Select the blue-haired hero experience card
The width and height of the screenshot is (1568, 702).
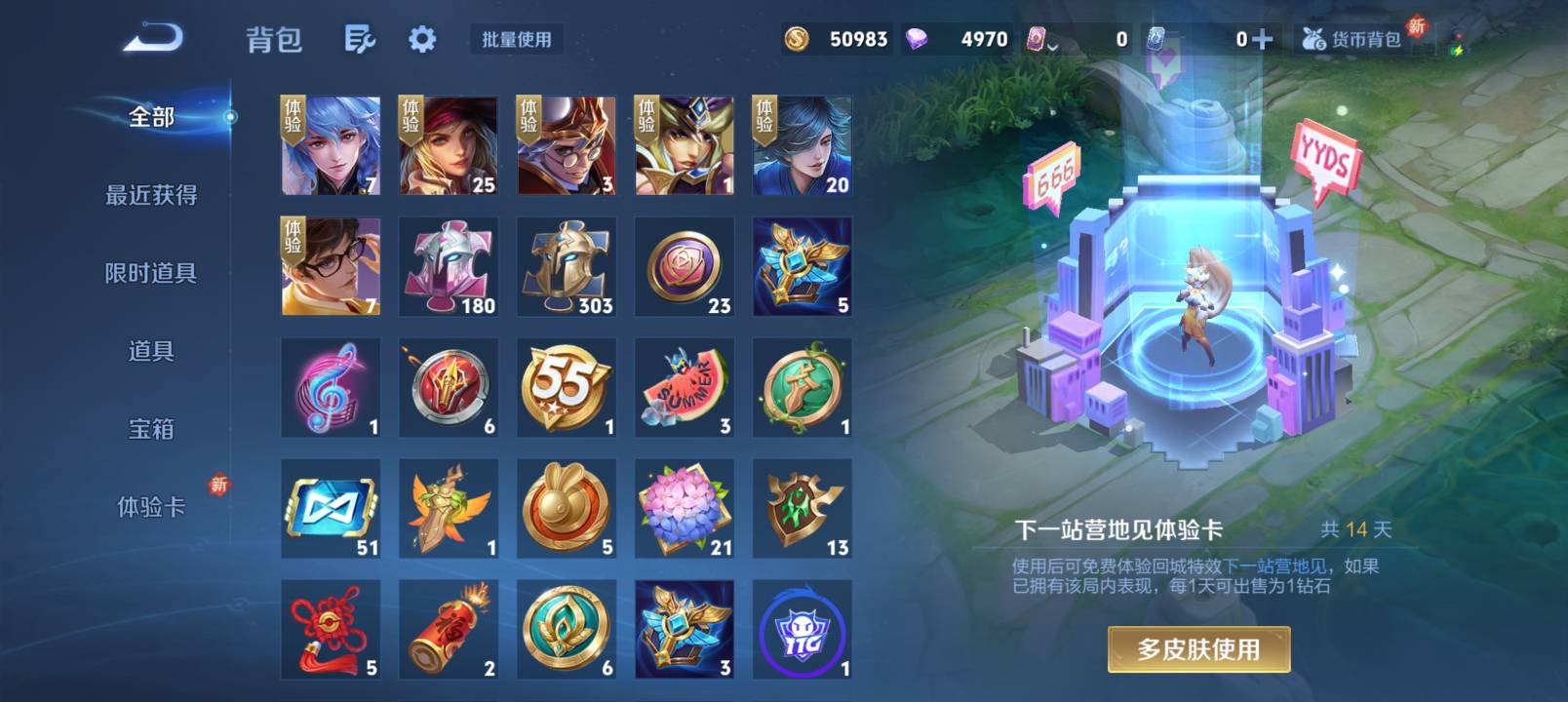[330, 146]
